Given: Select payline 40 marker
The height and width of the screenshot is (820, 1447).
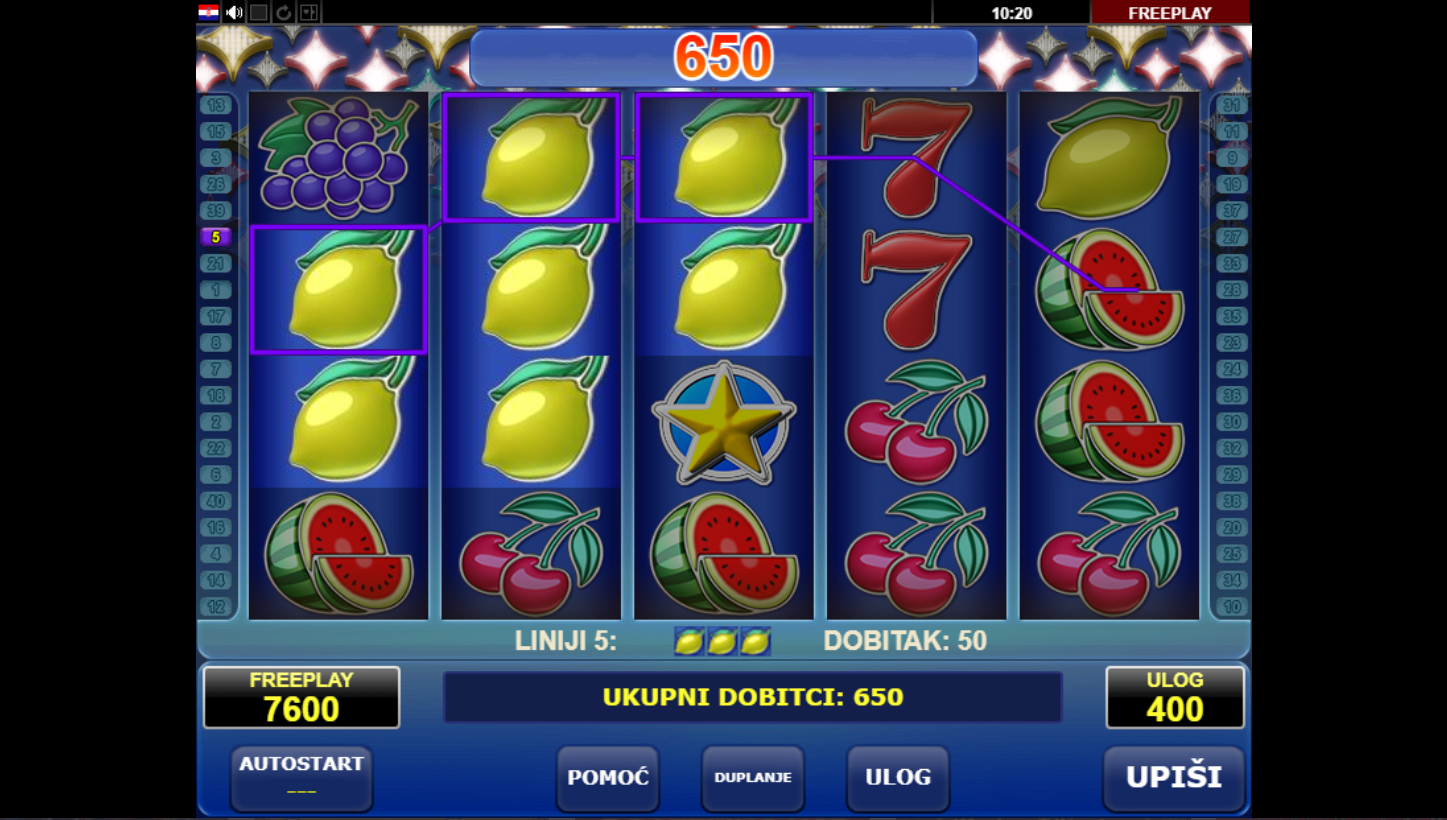Looking at the screenshot, I should click(216, 501).
